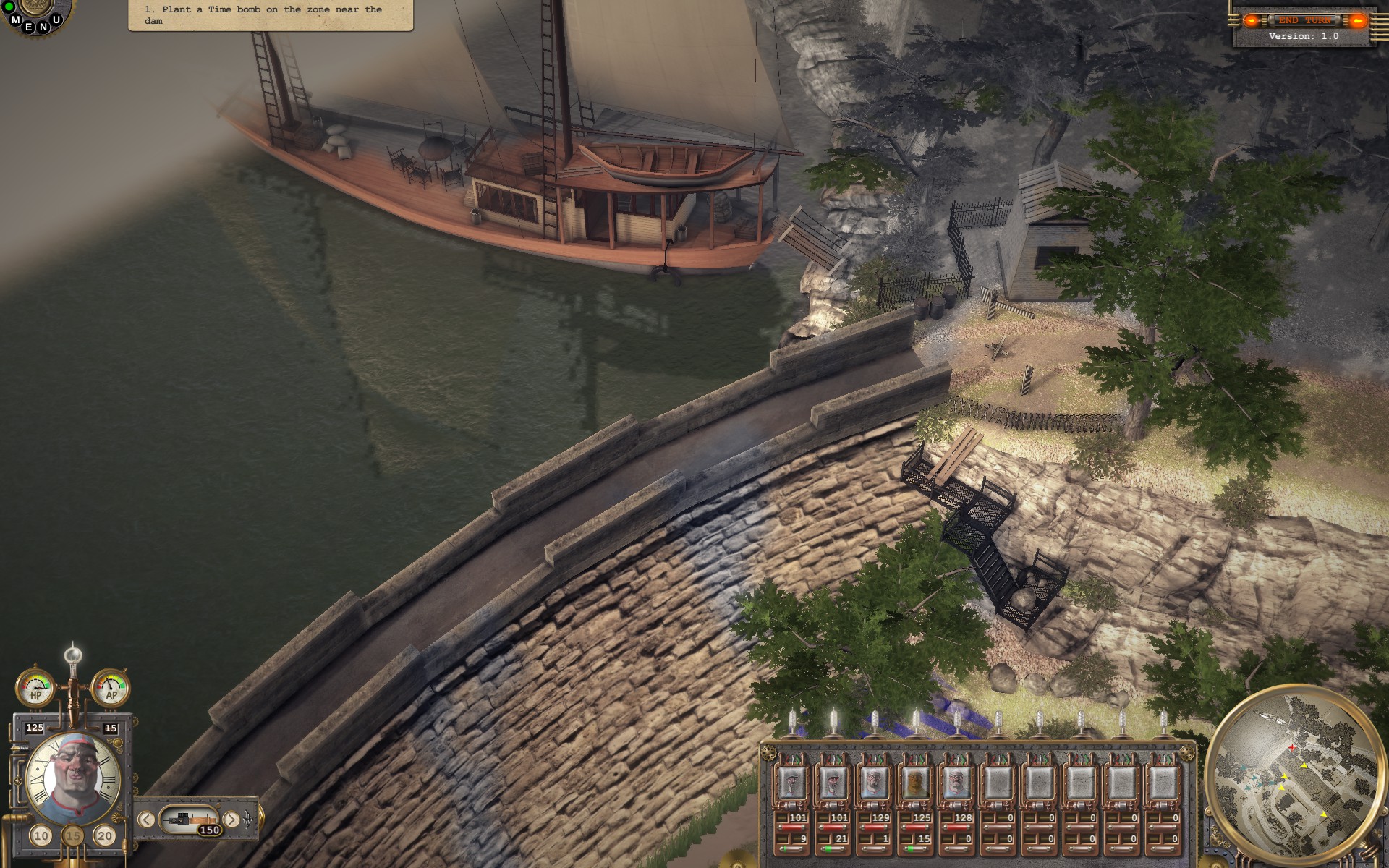This screenshot has height=868, width=1389.
Task: Select the fourth squad member's portrait
Action: coord(915,783)
